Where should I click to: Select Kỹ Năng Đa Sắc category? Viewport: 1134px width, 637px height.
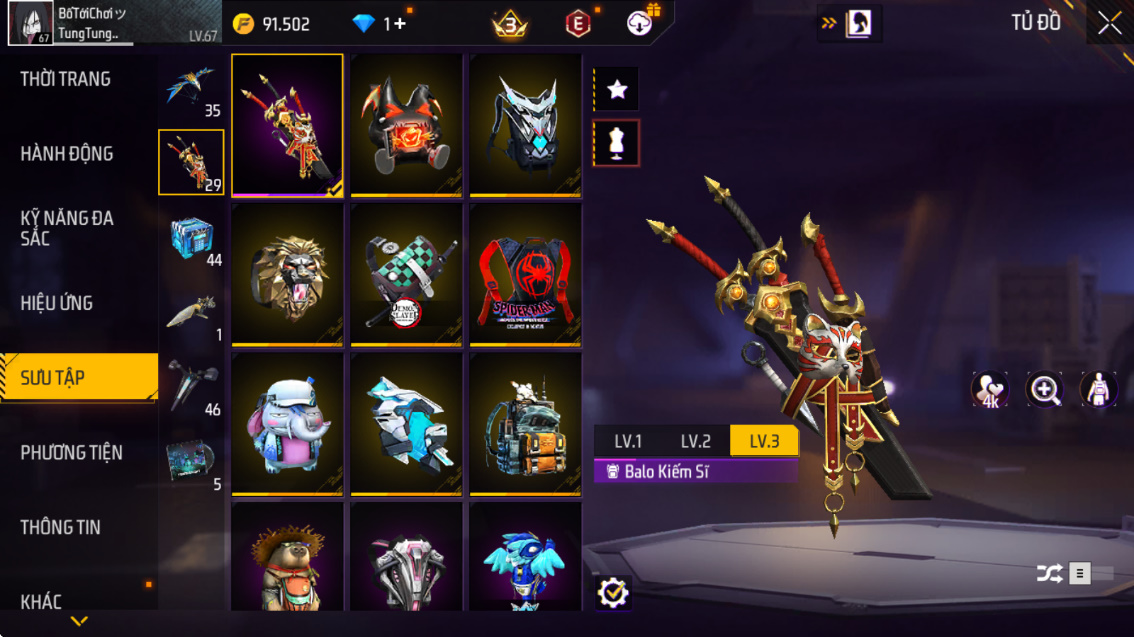[67, 228]
